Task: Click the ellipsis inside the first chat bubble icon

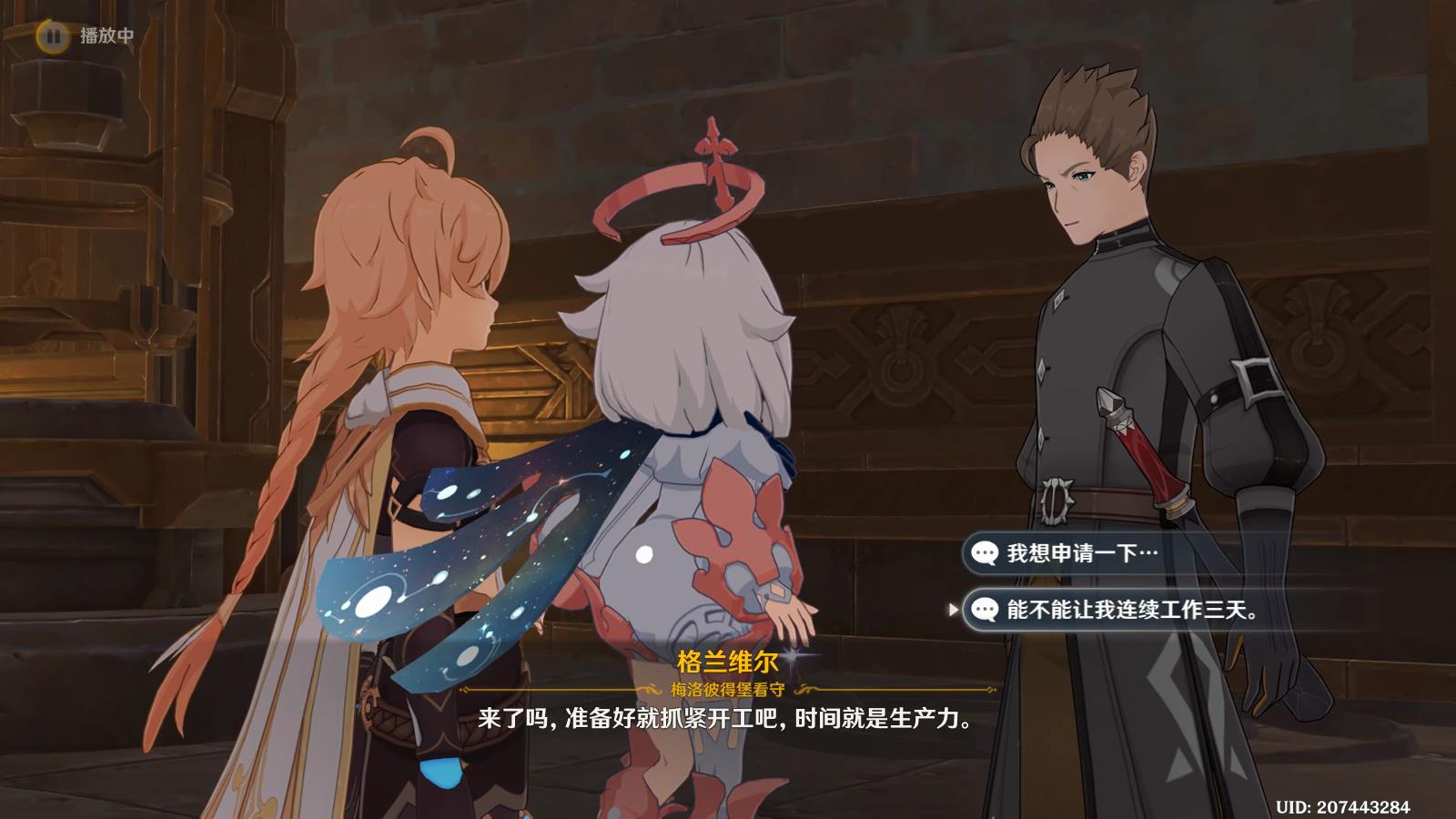Action: point(986,553)
